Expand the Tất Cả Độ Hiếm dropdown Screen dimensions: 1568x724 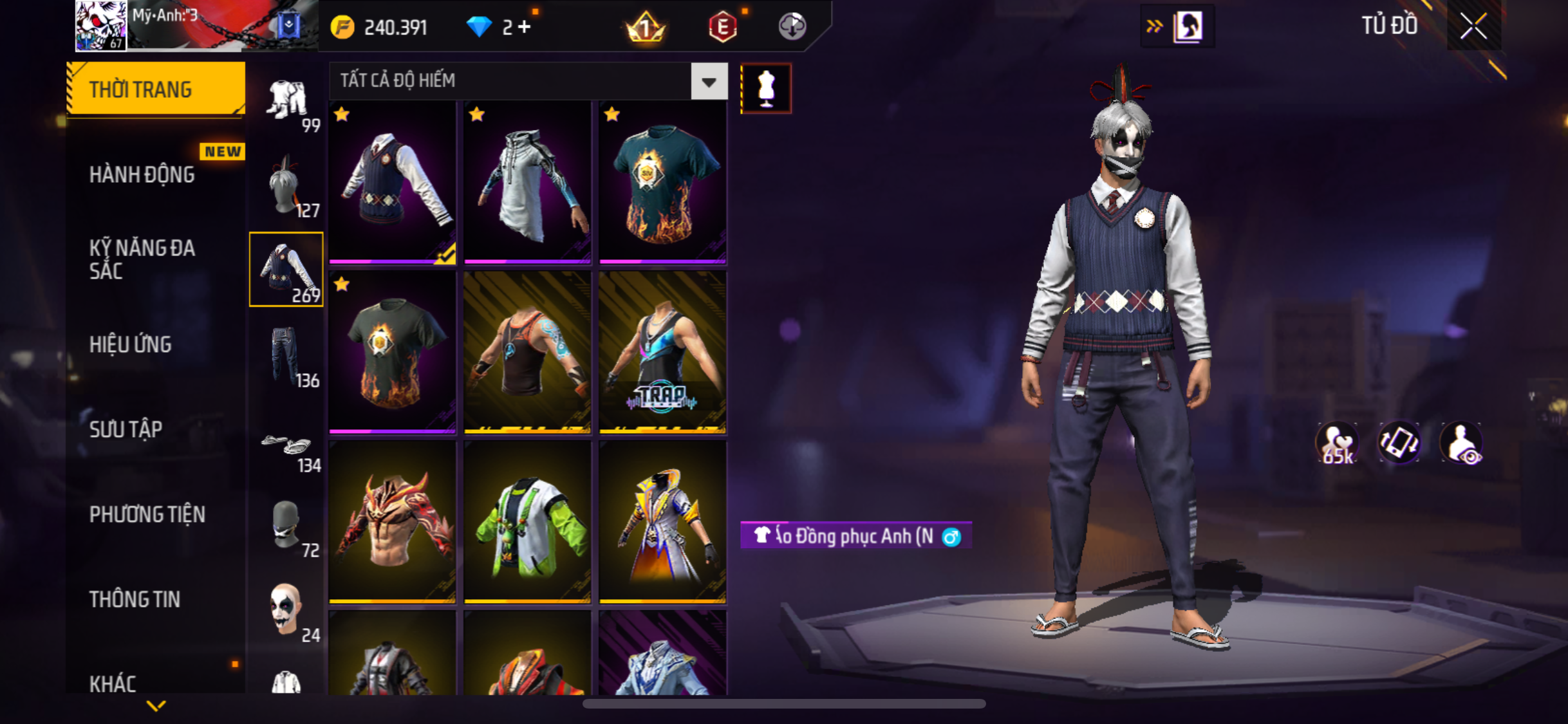[709, 82]
